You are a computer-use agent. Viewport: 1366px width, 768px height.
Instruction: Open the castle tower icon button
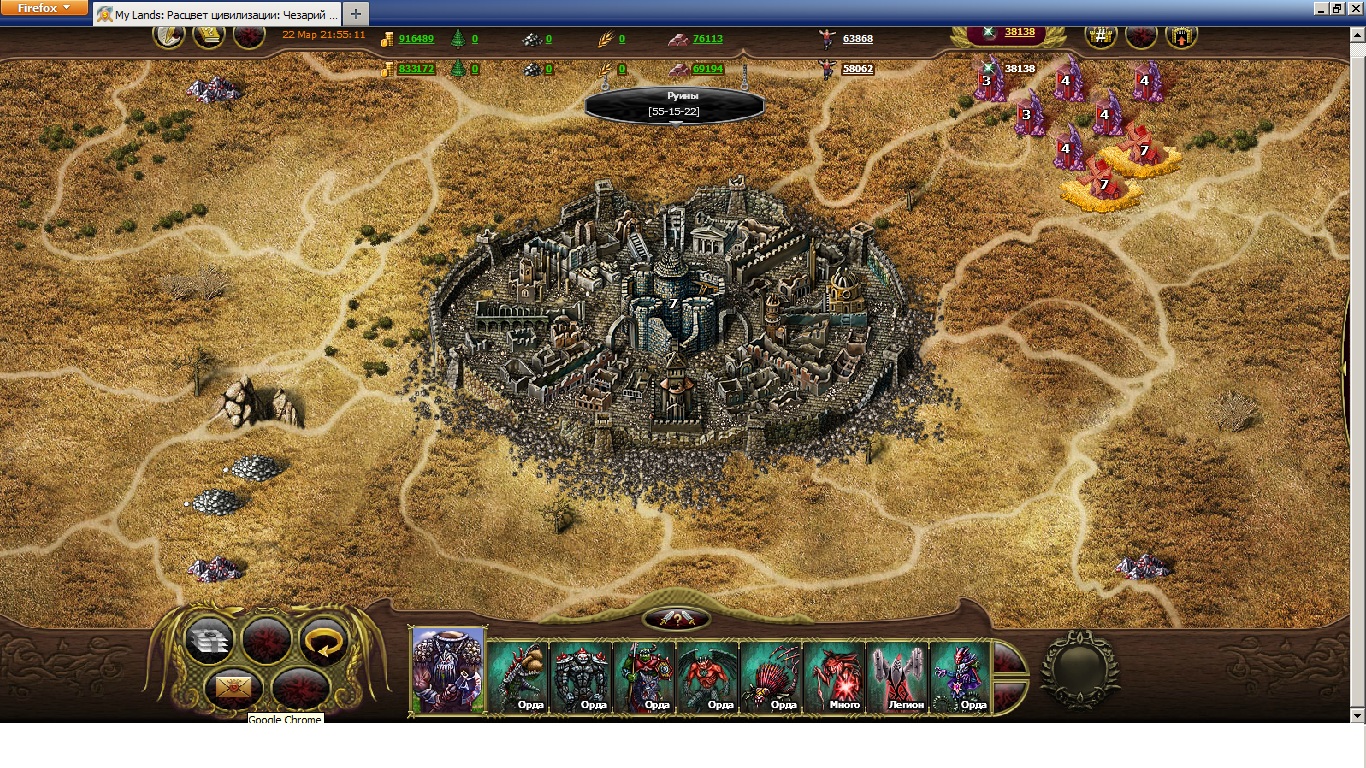[x=1181, y=37]
